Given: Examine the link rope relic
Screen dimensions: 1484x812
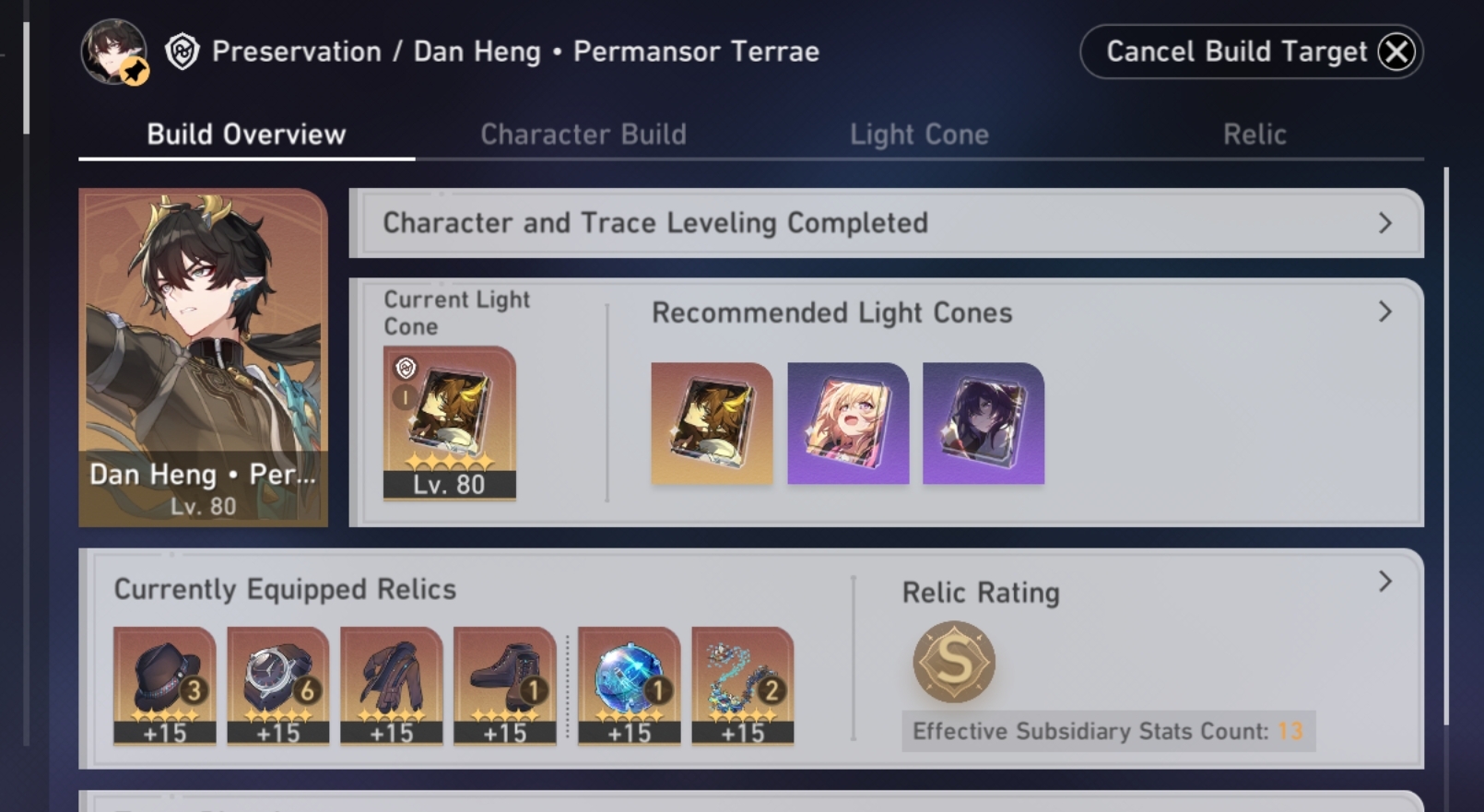Looking at the screenshot, I should click(743, 685).
